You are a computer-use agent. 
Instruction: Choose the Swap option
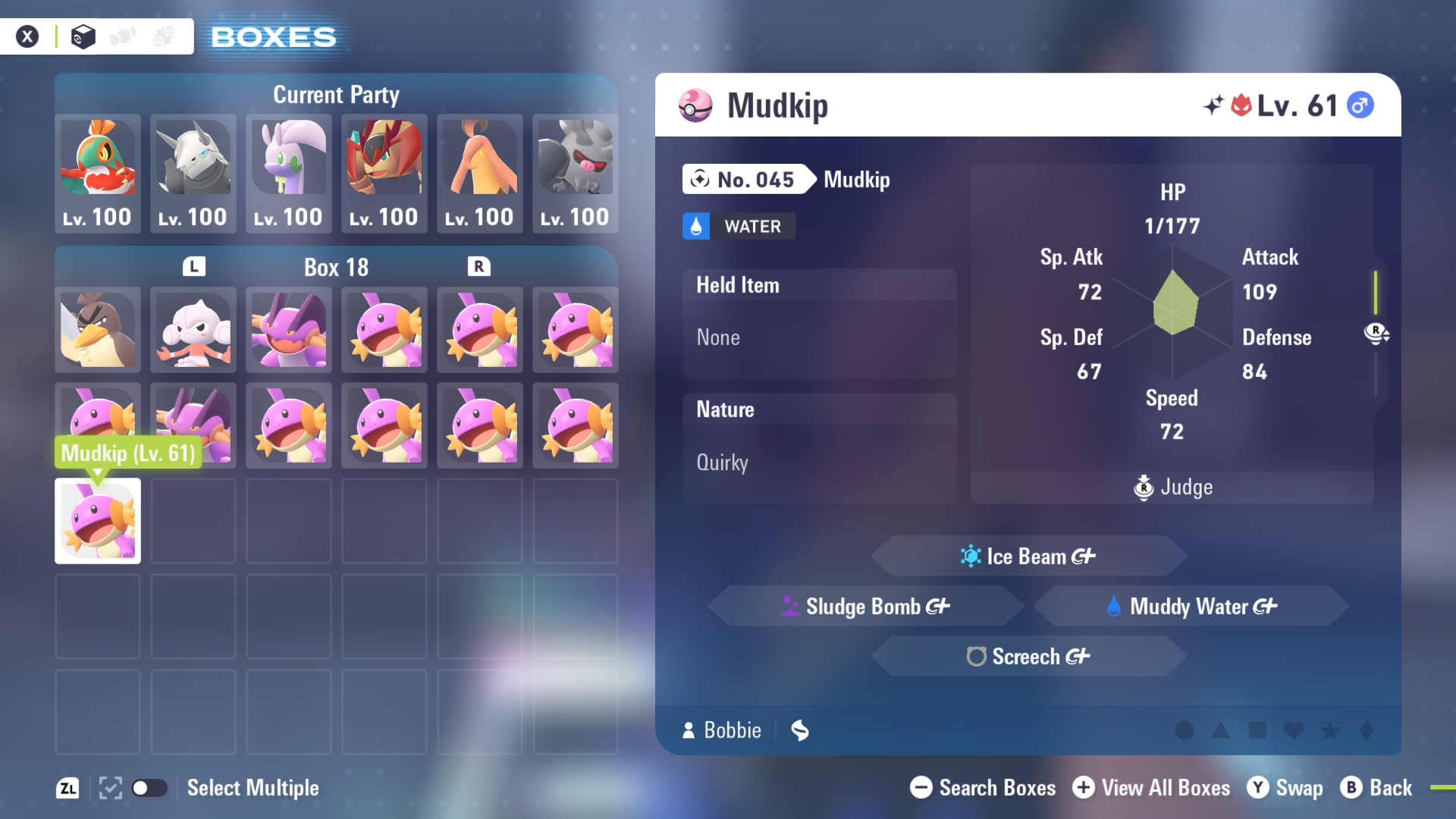[1285, 788]
